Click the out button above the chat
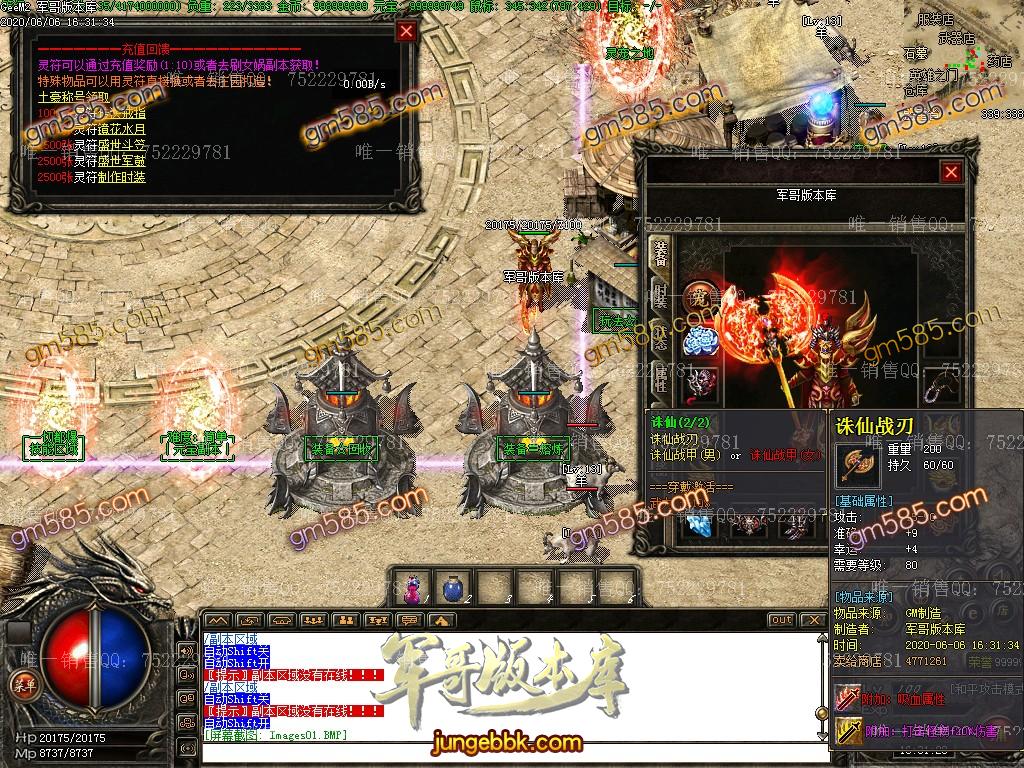 (x=781, y=620)
